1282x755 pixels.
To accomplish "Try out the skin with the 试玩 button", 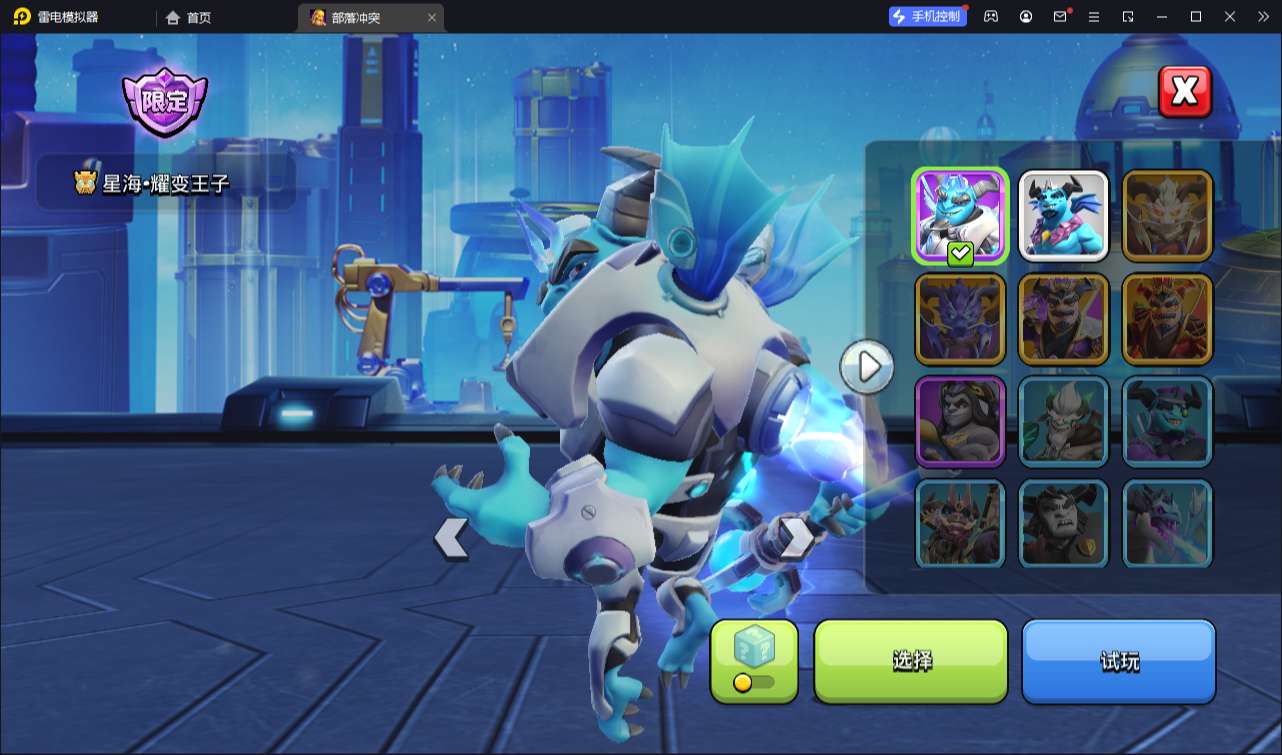I will 1118,661.
